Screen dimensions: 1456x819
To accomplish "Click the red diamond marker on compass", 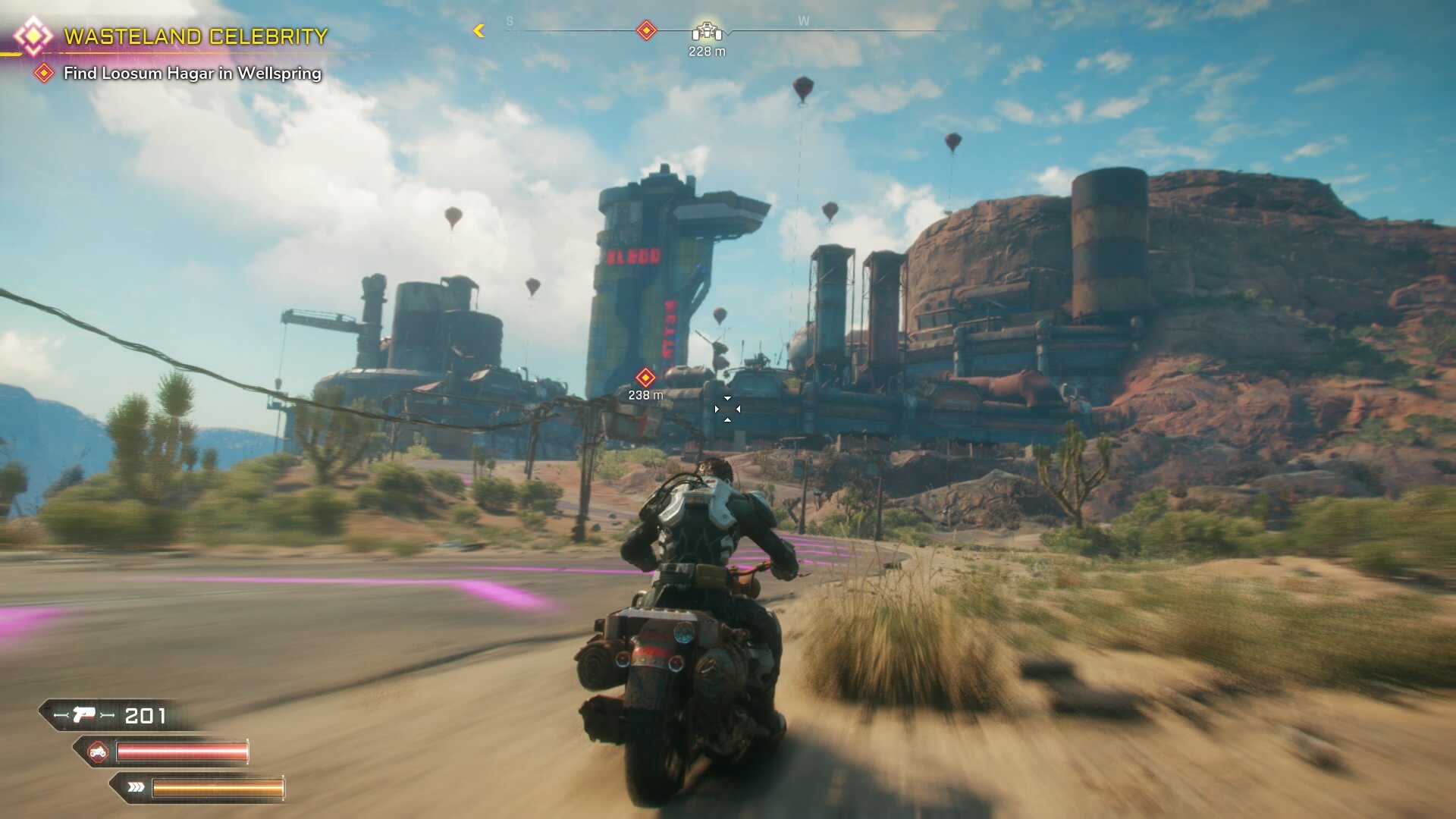I will 646,31.
